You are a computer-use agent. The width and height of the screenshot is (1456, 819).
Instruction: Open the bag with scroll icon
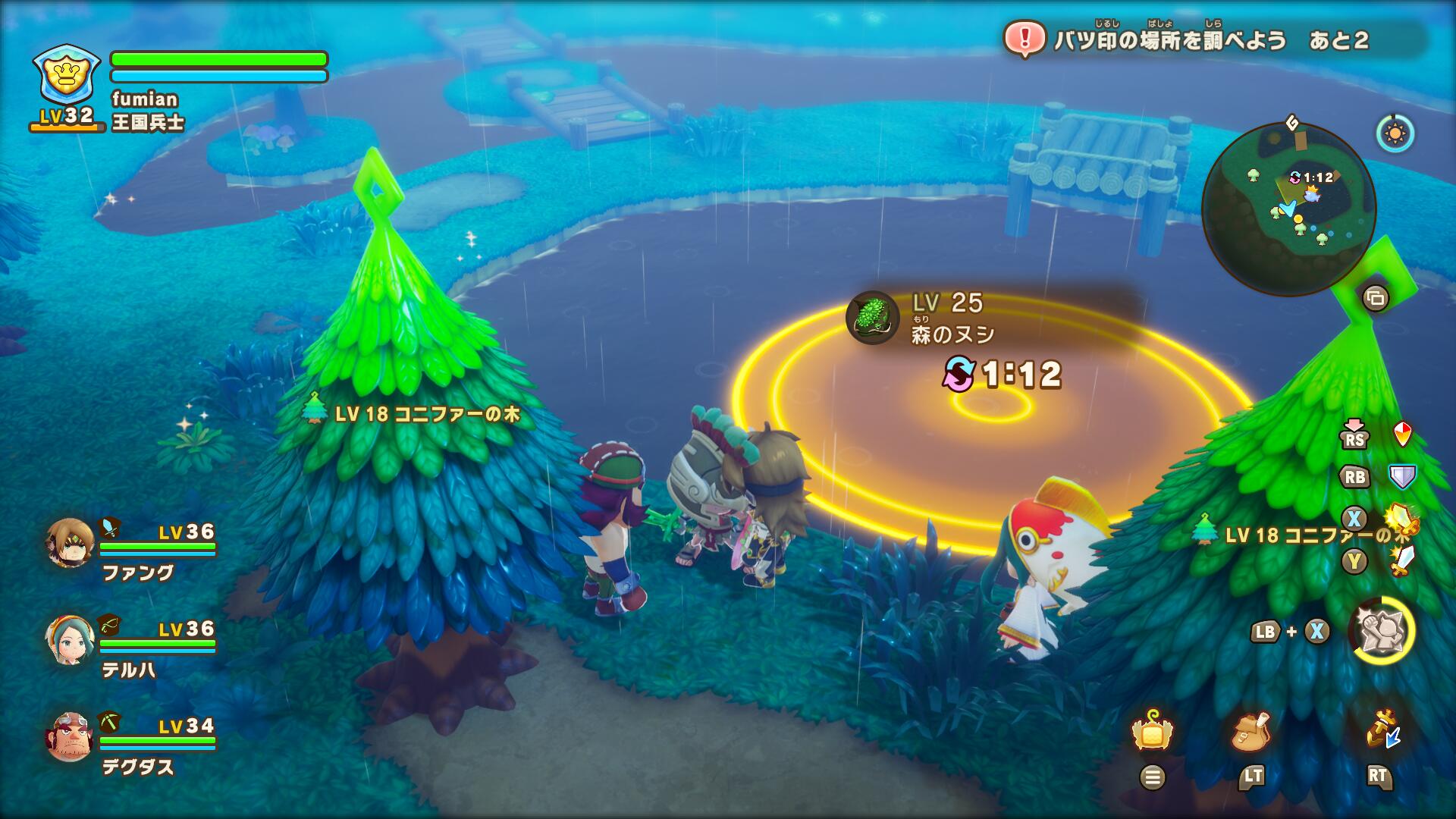(x=1251, y=733)
